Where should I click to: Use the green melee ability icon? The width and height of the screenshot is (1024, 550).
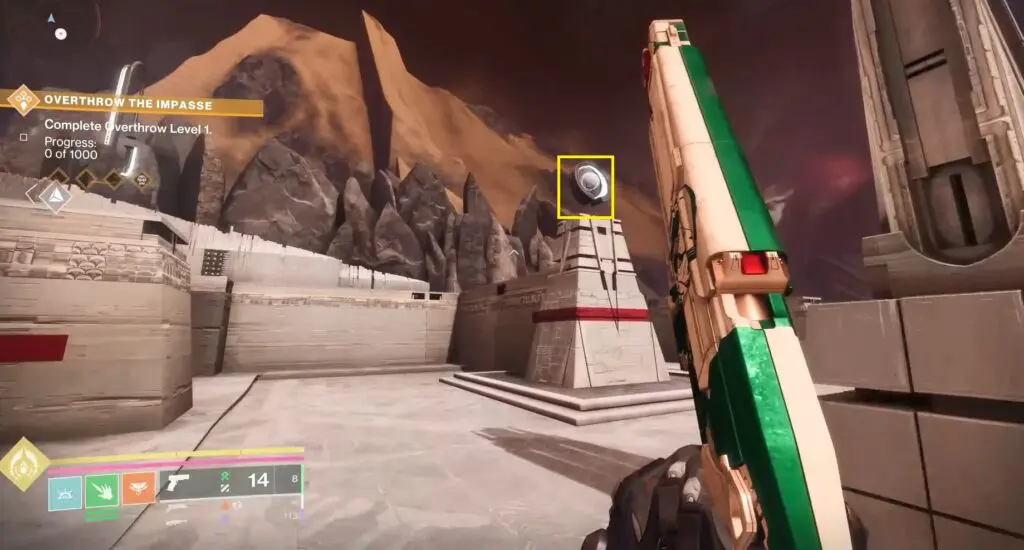[x=102, y=489]
